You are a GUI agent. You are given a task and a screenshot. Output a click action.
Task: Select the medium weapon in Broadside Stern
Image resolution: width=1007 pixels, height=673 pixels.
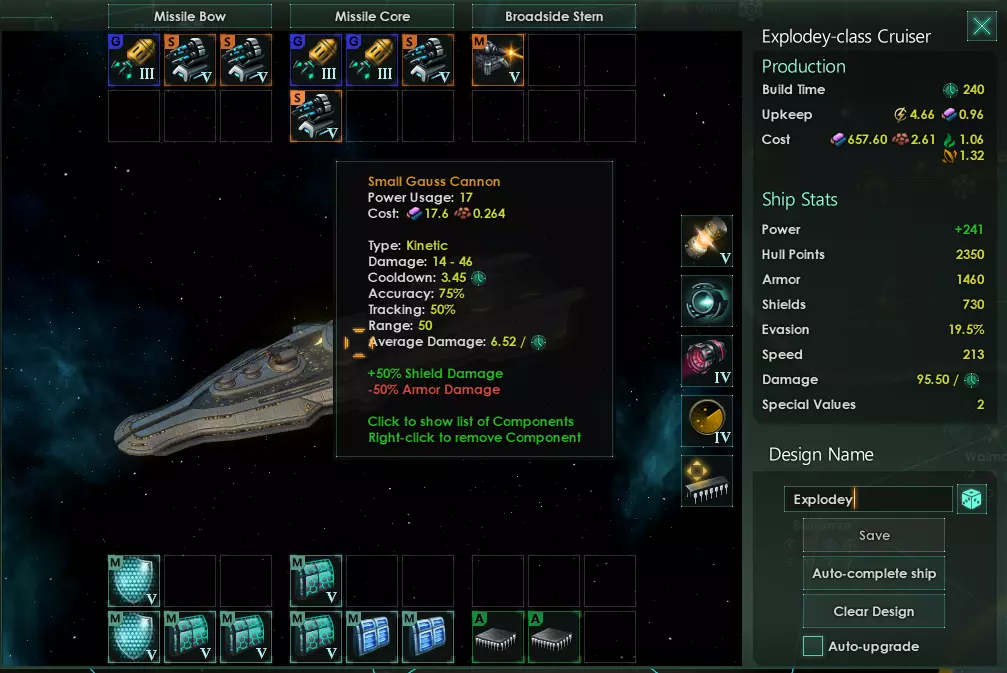(498, 60)
